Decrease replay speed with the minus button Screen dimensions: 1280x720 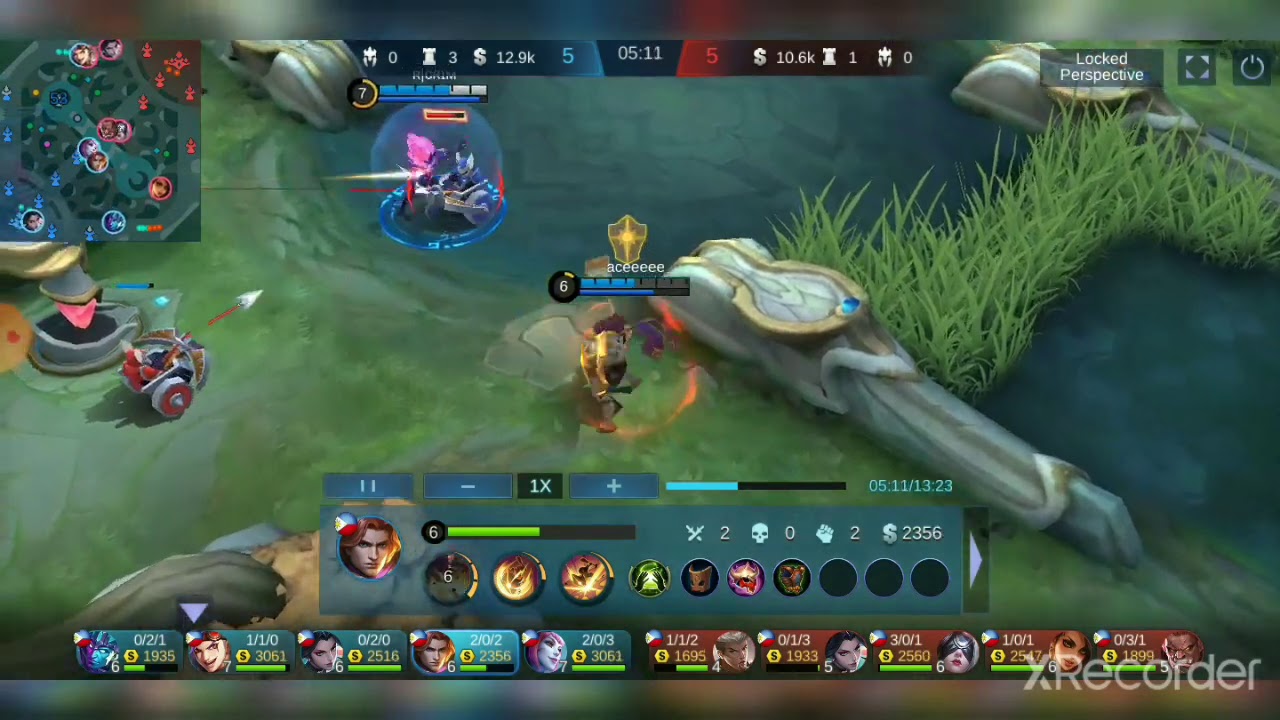click(x=467, y=486)
